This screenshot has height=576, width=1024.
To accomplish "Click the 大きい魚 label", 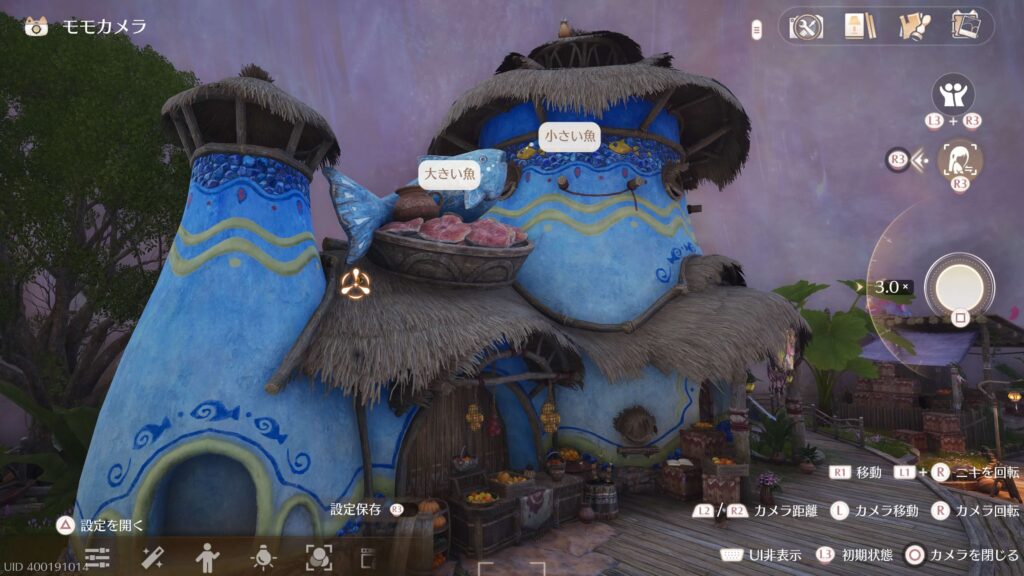I will pyautogui.click(x=451, y=174).
